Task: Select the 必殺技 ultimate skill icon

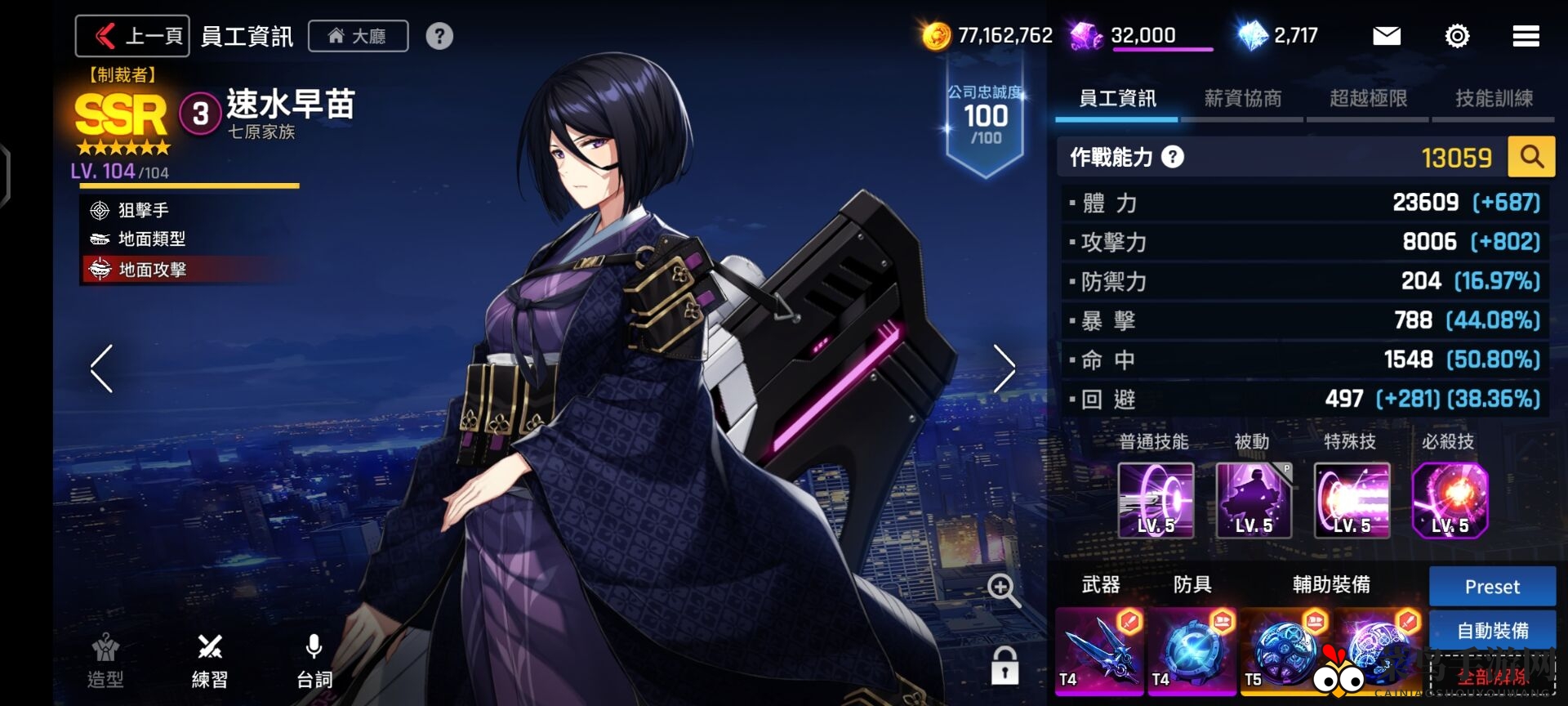Action: point(1450,500)
